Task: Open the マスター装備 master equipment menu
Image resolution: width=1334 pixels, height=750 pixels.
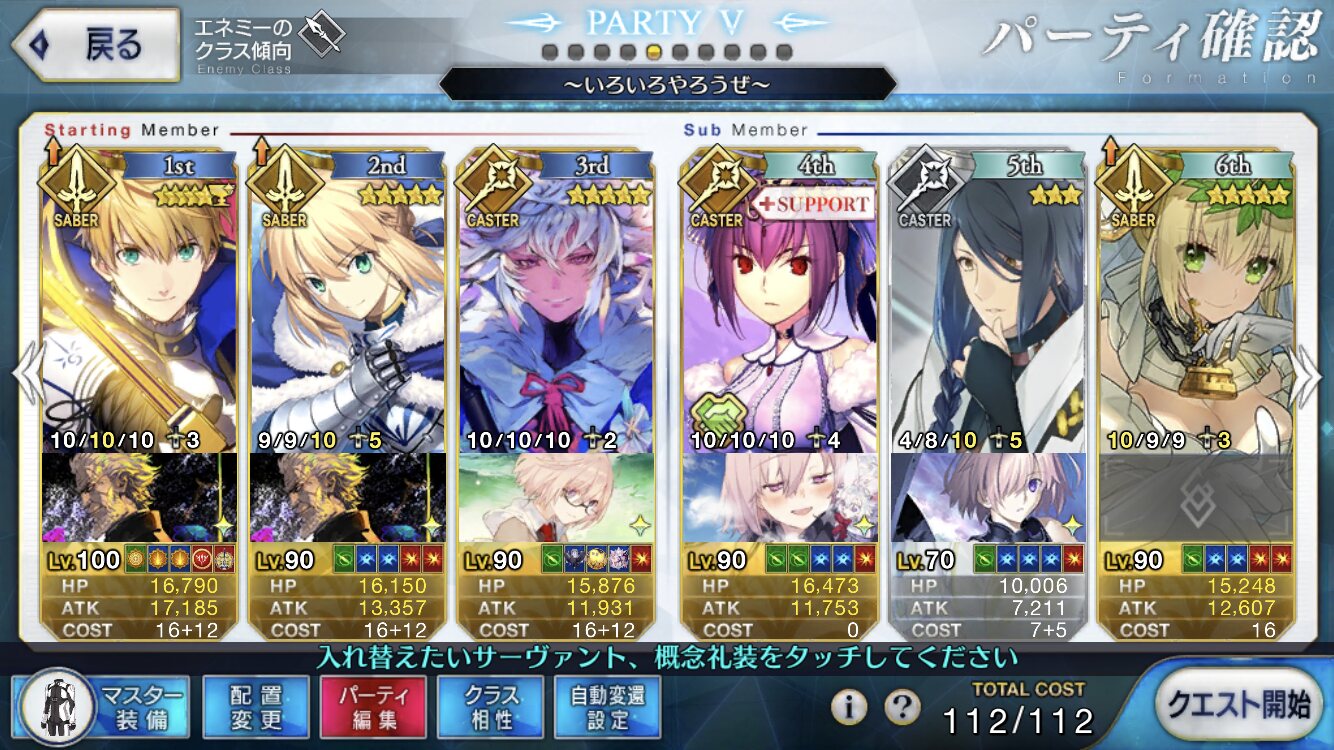Action: [x=104, y=706]
